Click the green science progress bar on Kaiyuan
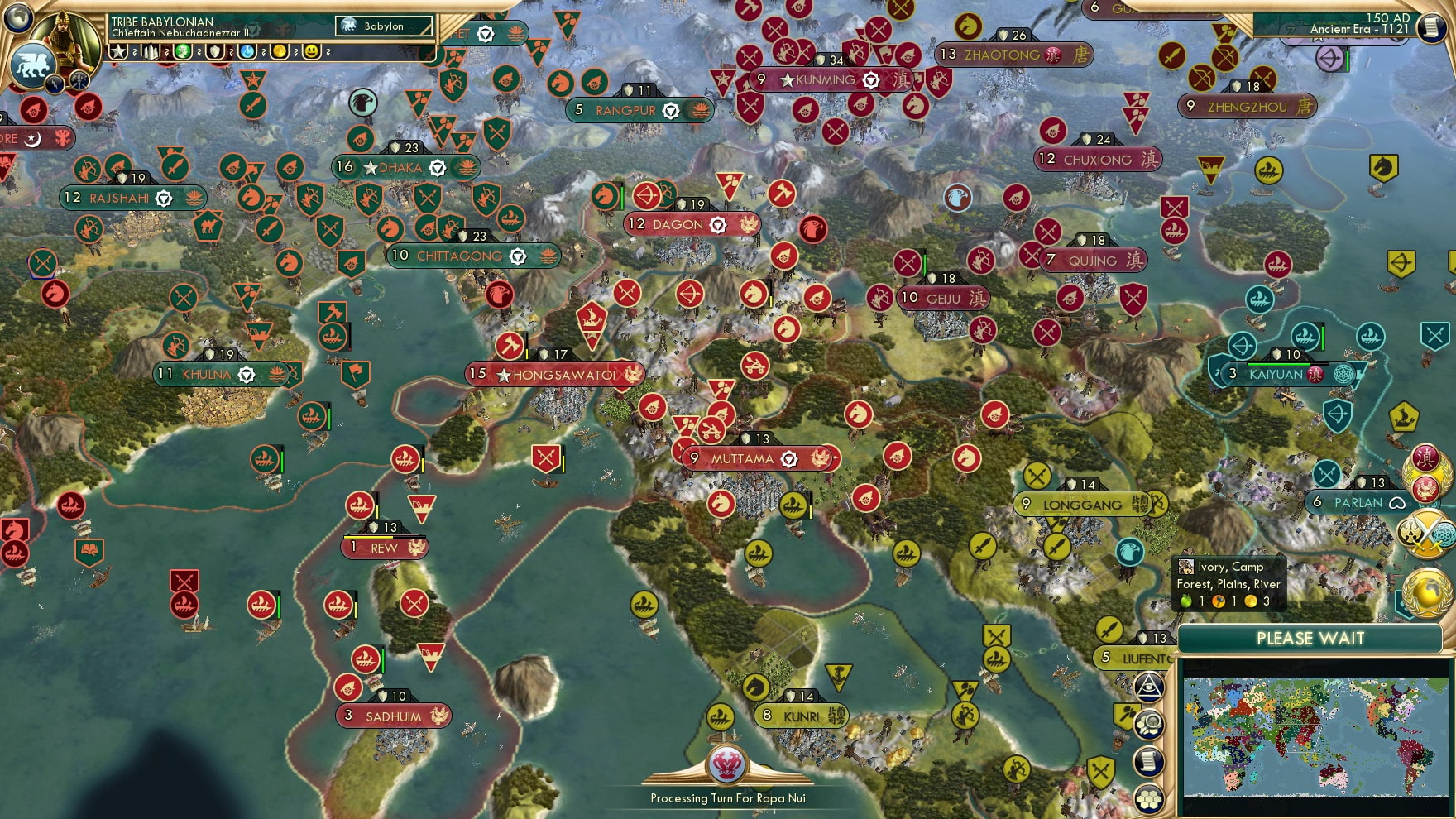 pos(1278,364)
